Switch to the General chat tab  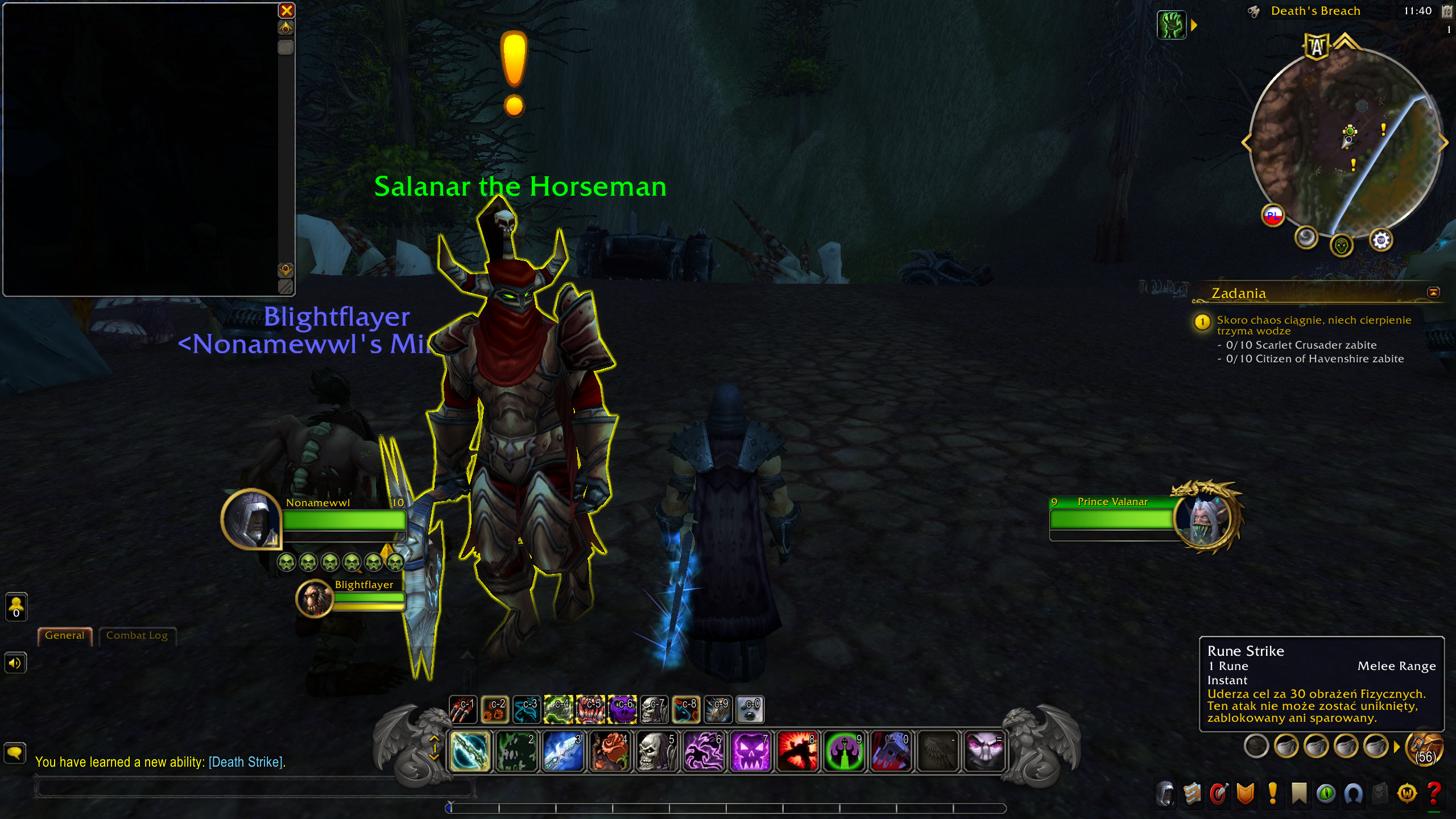coord(64,635)
